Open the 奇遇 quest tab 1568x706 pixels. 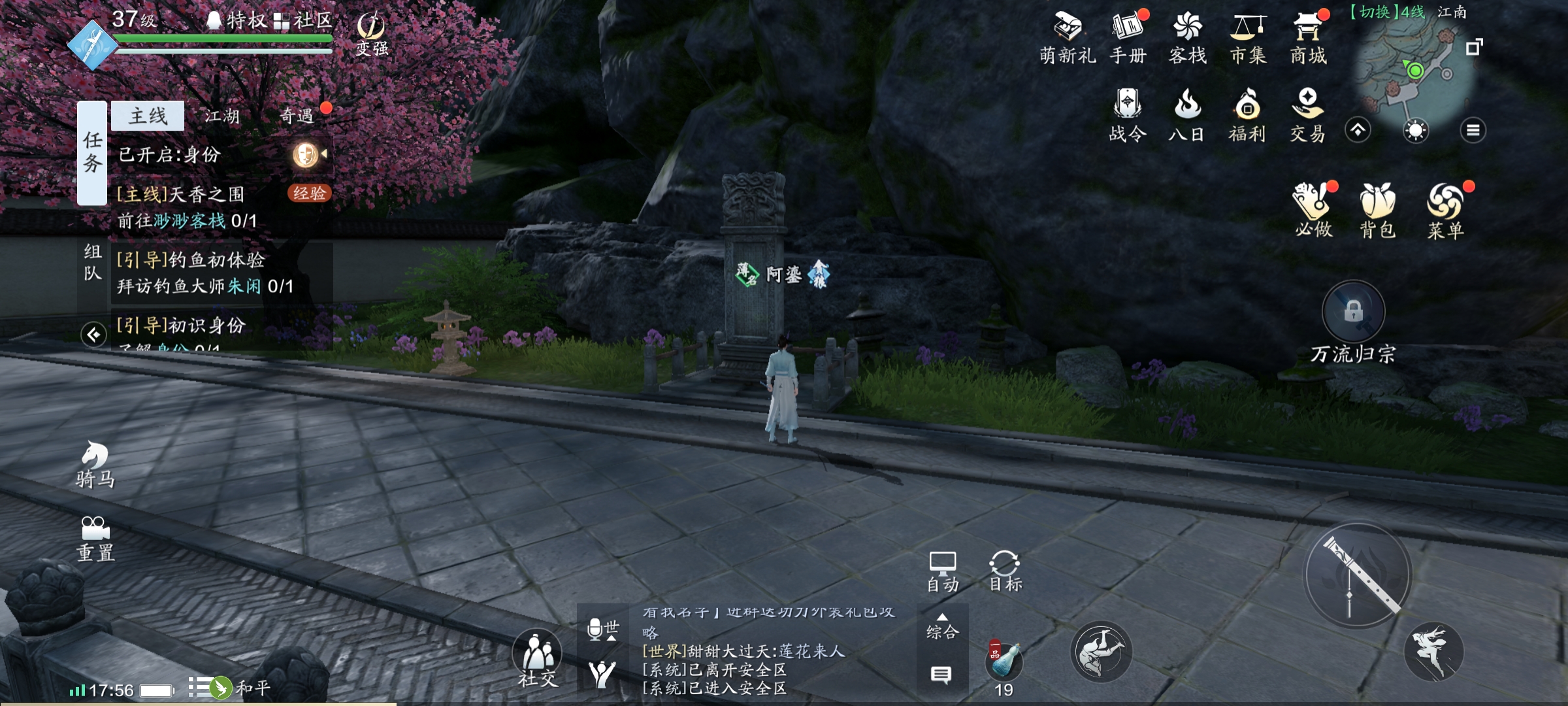297,116
